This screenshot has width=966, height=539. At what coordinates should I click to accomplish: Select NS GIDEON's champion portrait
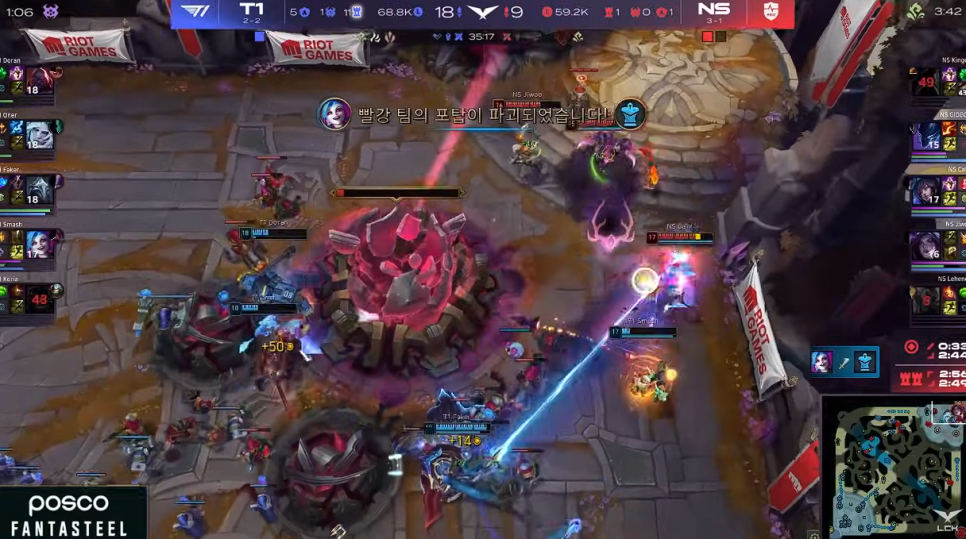(x=926, y=135)
